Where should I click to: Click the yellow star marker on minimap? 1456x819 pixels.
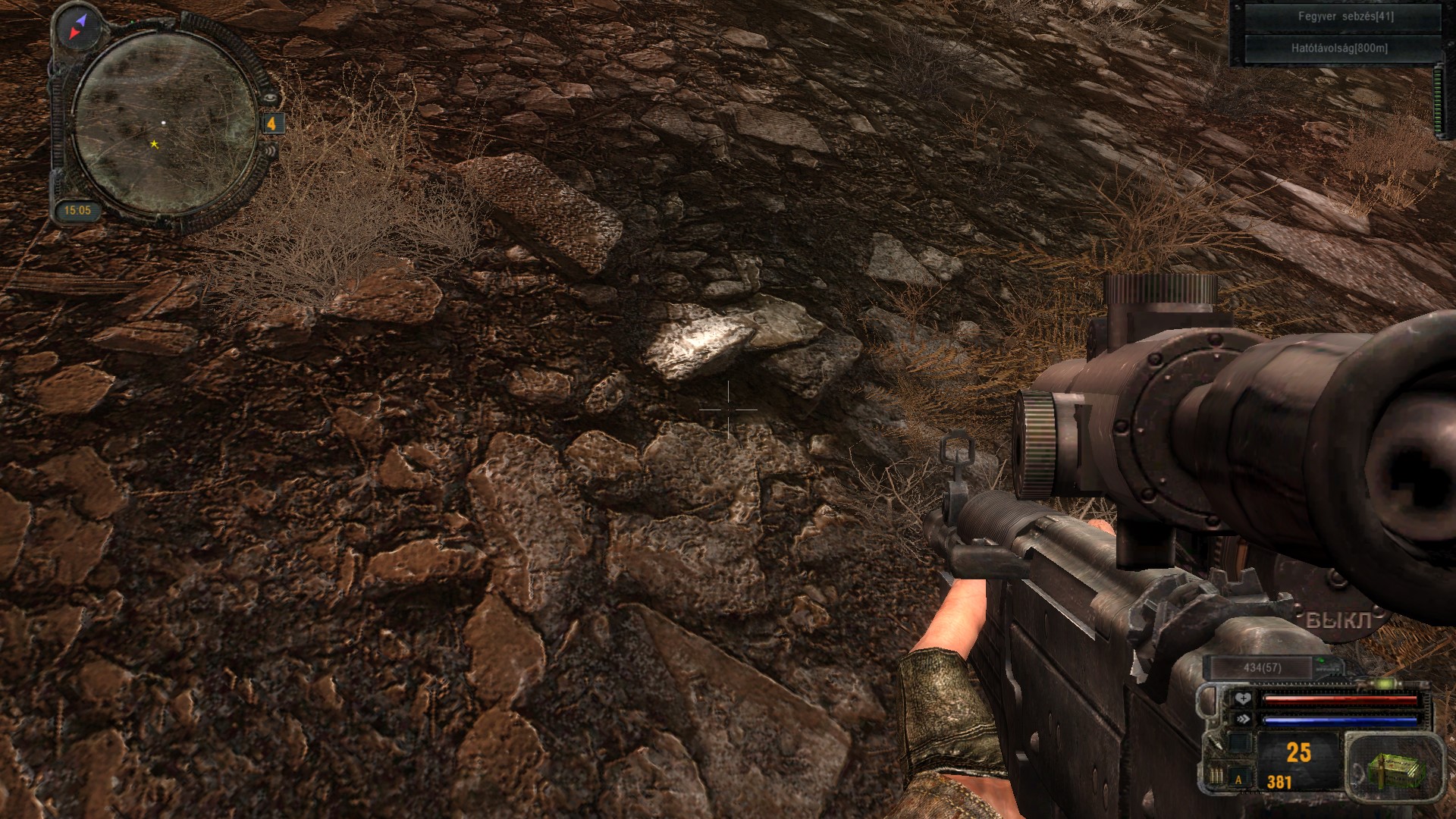coord(155,144)
